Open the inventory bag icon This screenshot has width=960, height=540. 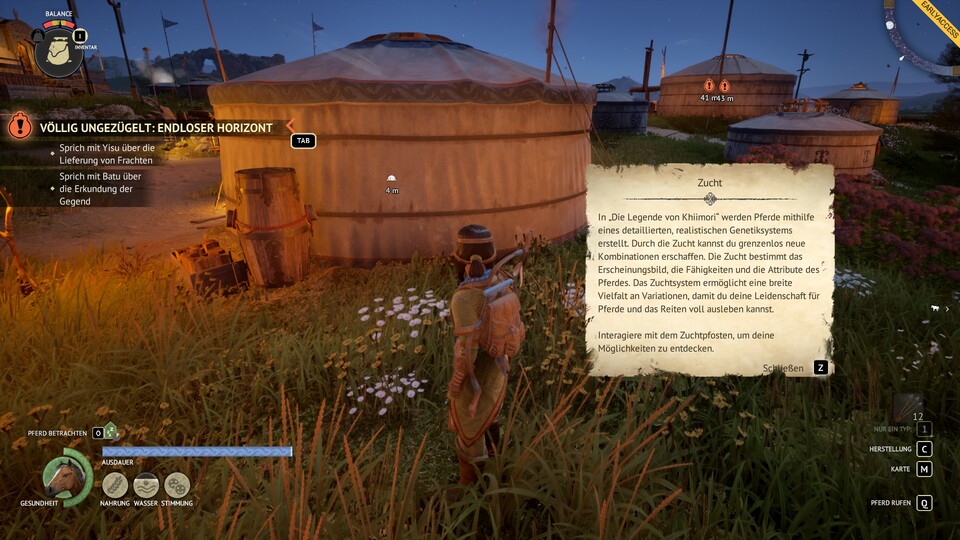pos(58,53)
